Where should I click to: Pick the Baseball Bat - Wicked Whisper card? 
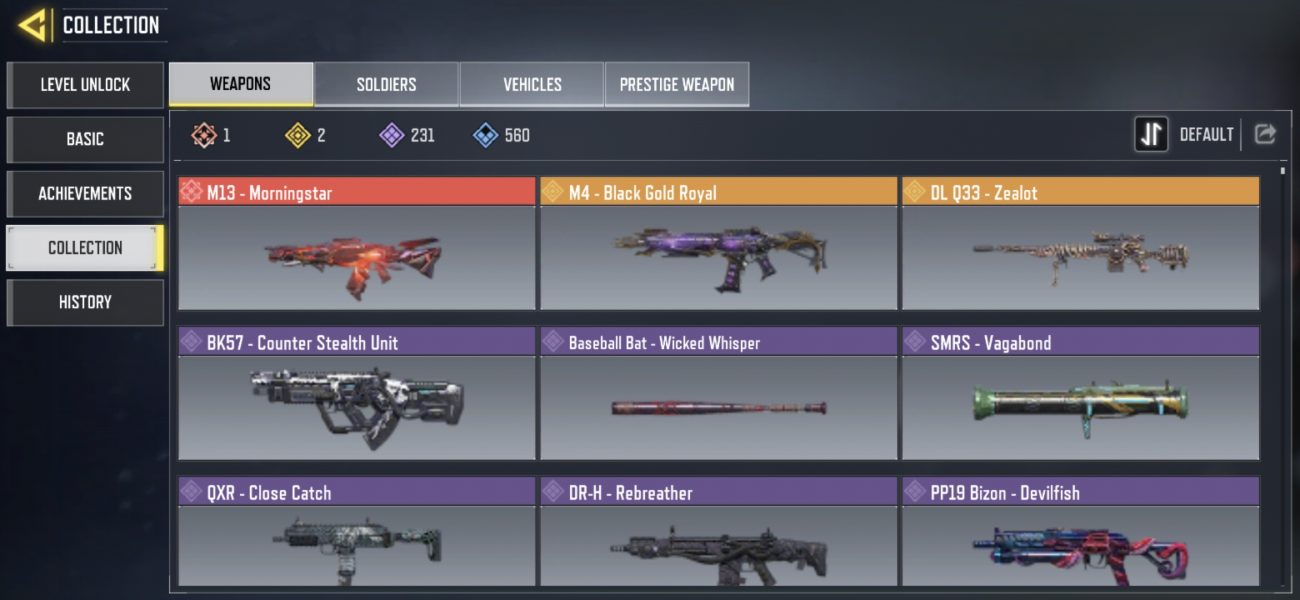click(718, 395)
